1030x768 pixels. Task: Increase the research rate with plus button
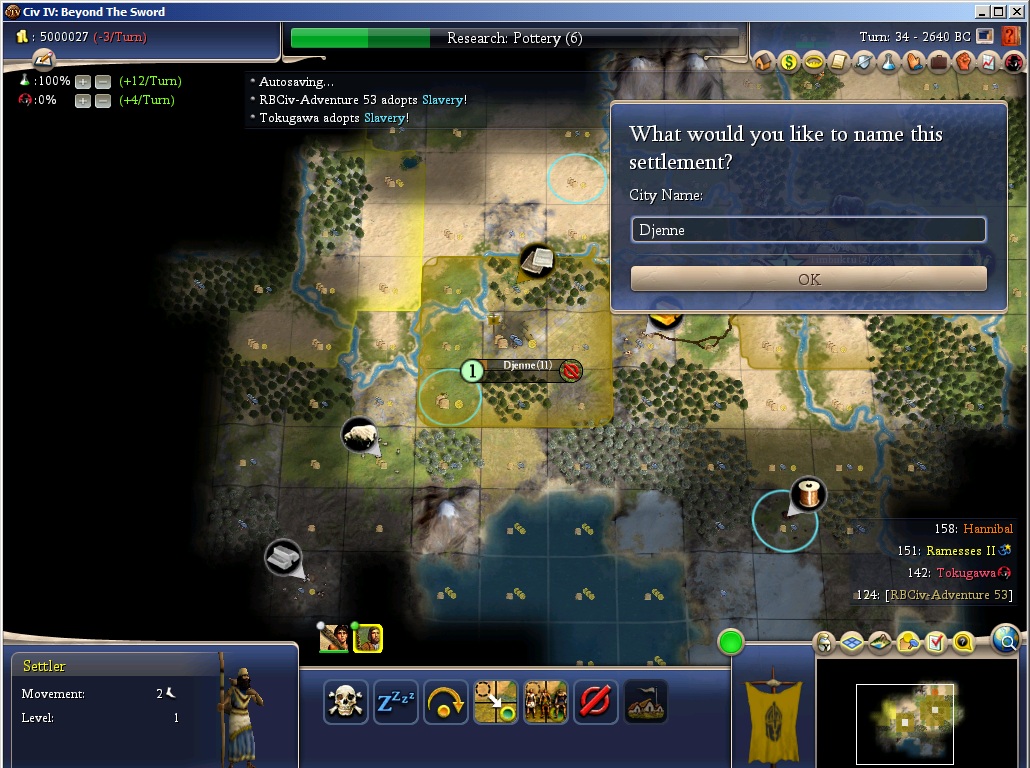coord(83,81)
